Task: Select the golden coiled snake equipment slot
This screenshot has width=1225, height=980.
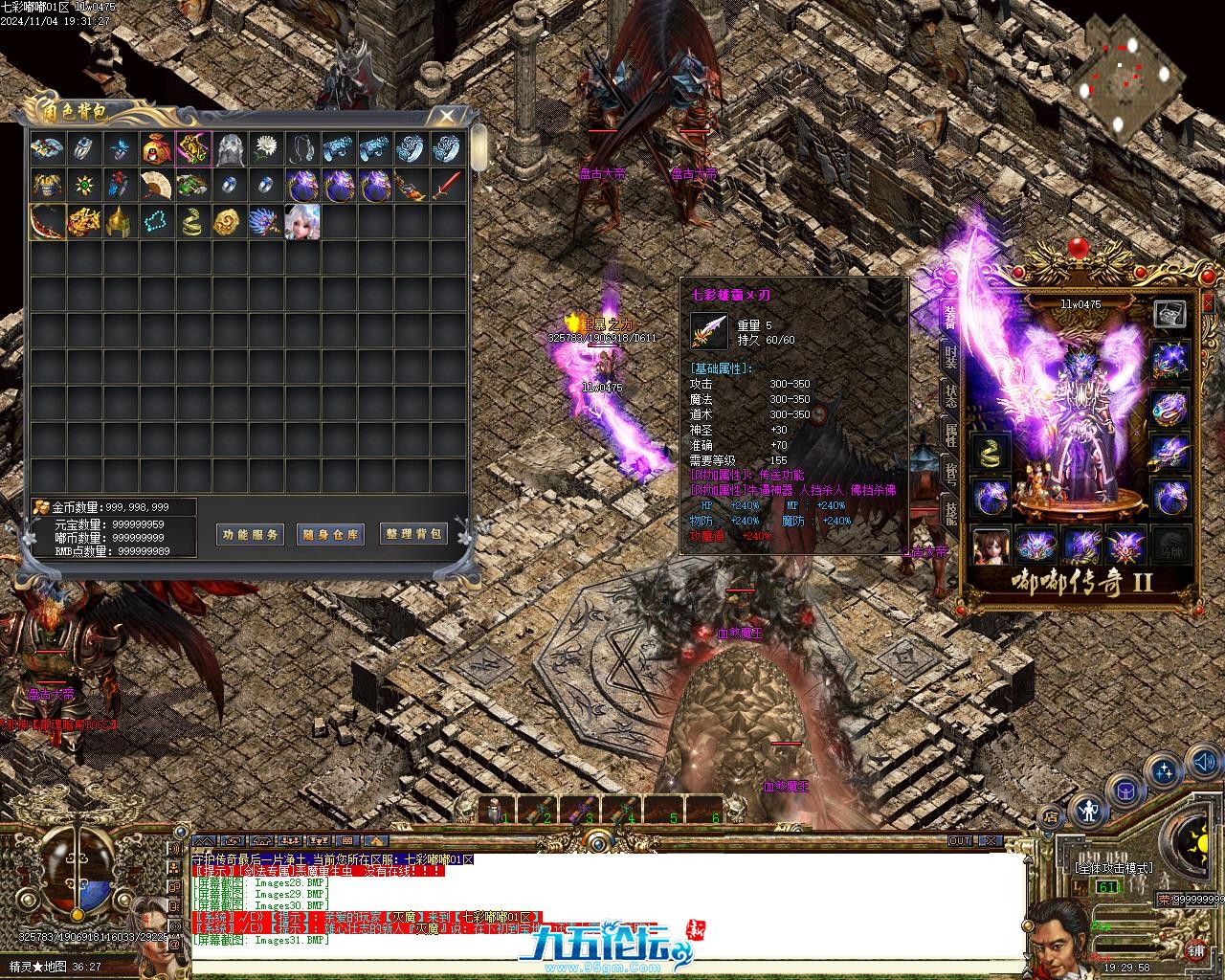Action: (991, 453)
